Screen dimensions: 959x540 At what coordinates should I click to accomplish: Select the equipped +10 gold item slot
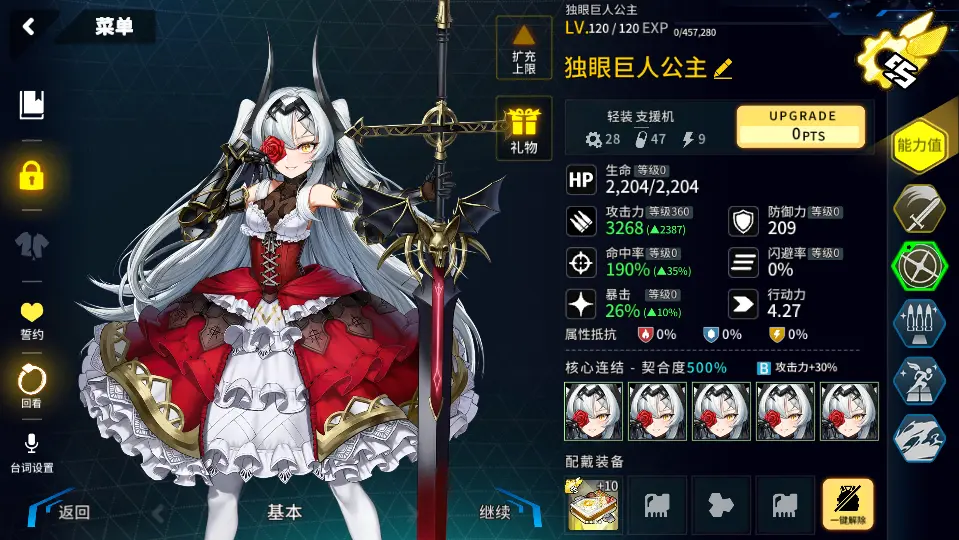(593, 503)
